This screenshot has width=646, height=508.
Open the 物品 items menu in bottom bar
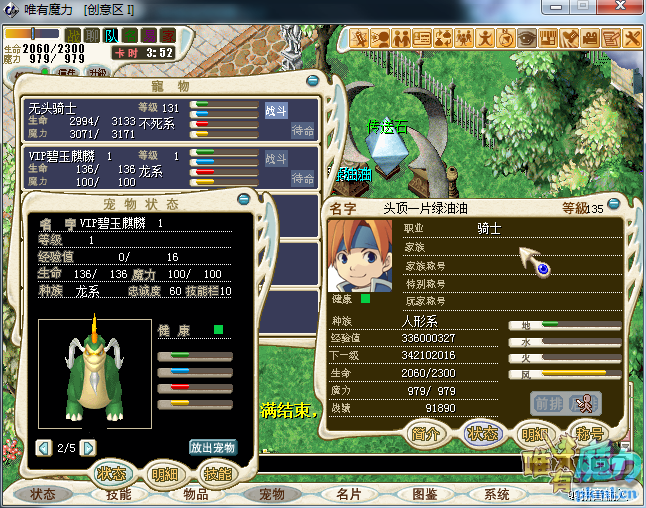coord(196,494)
